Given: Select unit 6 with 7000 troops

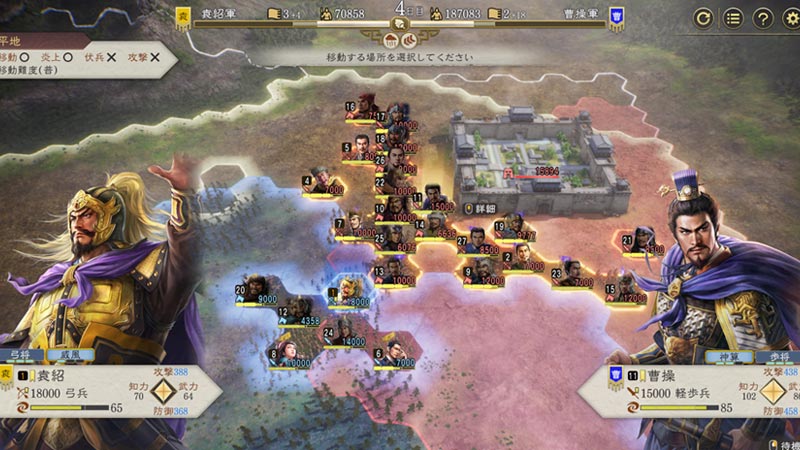Looking at the screenshot, I should pos(396,352).
